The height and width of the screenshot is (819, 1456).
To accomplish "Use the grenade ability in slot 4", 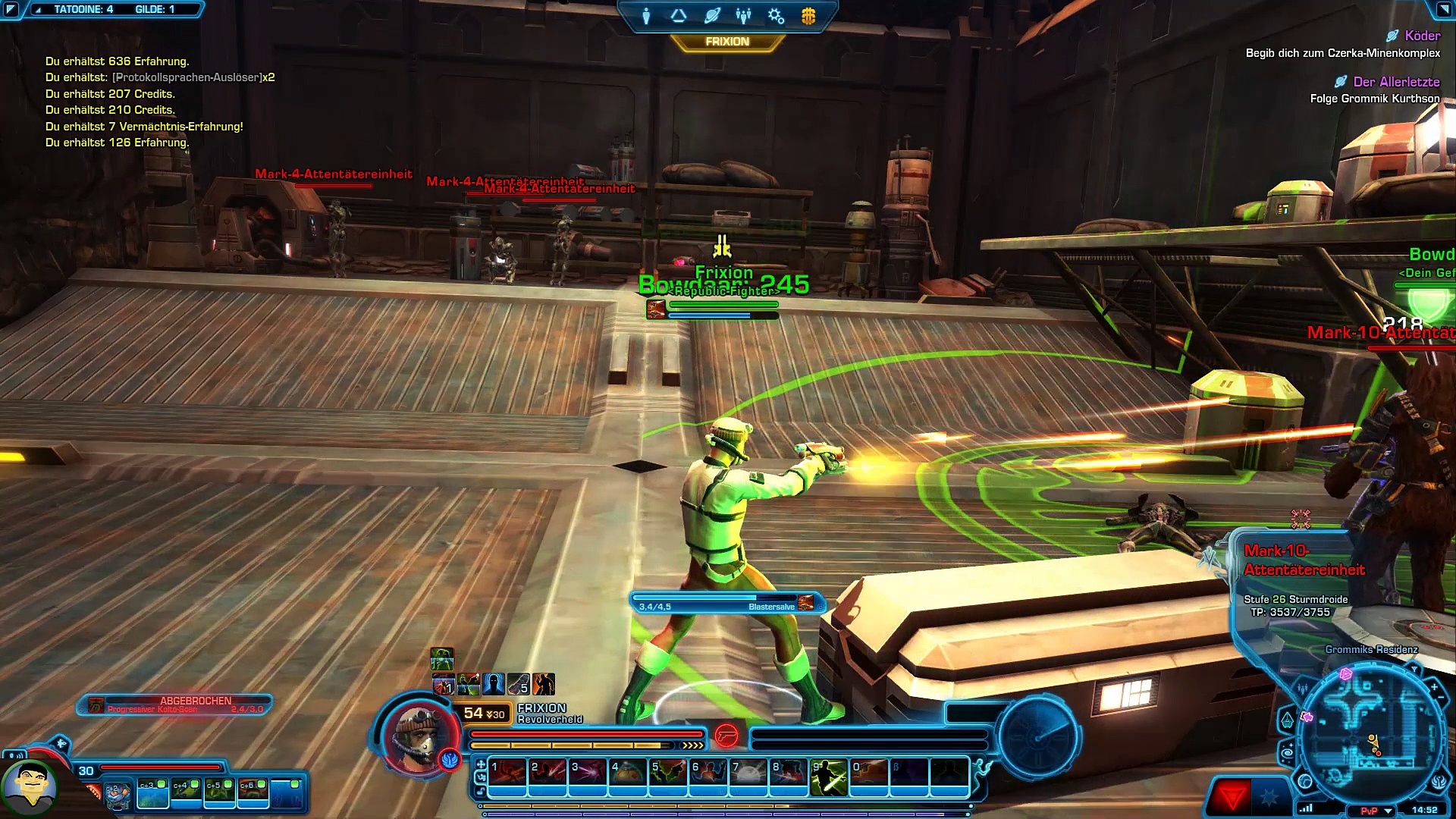I will (628, 776).
